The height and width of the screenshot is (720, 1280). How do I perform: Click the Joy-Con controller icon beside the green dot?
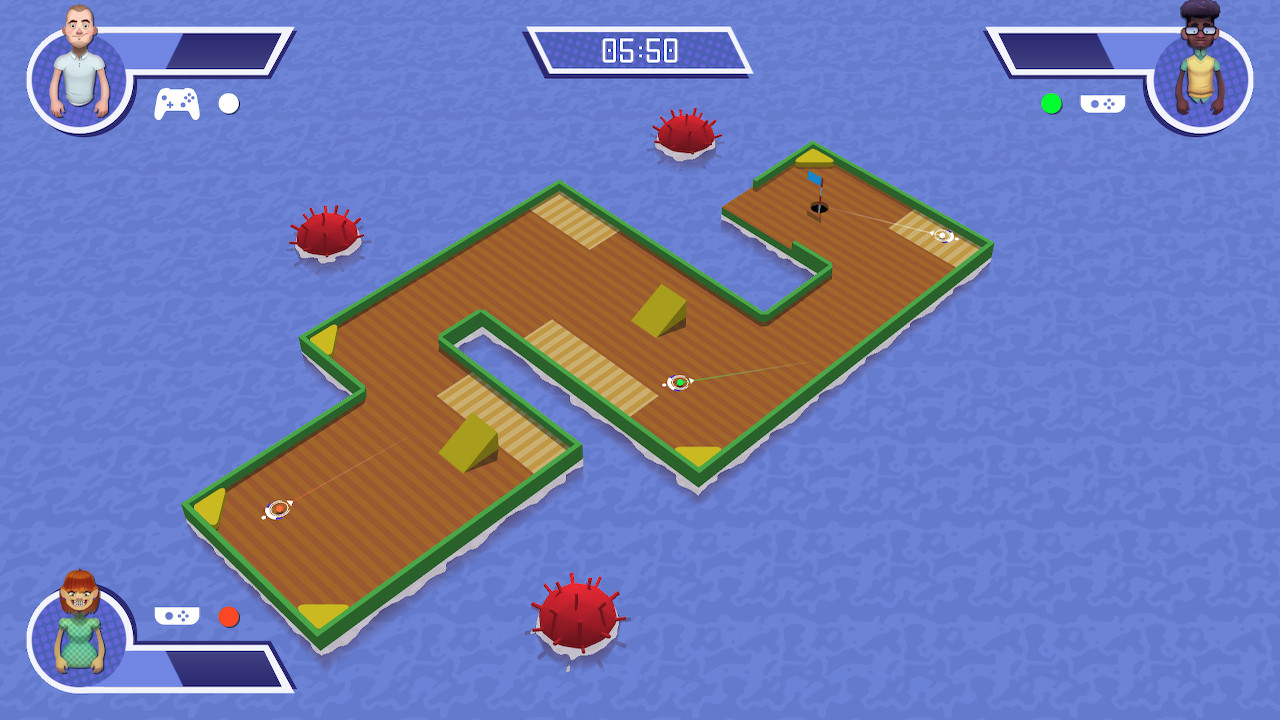1103,102
